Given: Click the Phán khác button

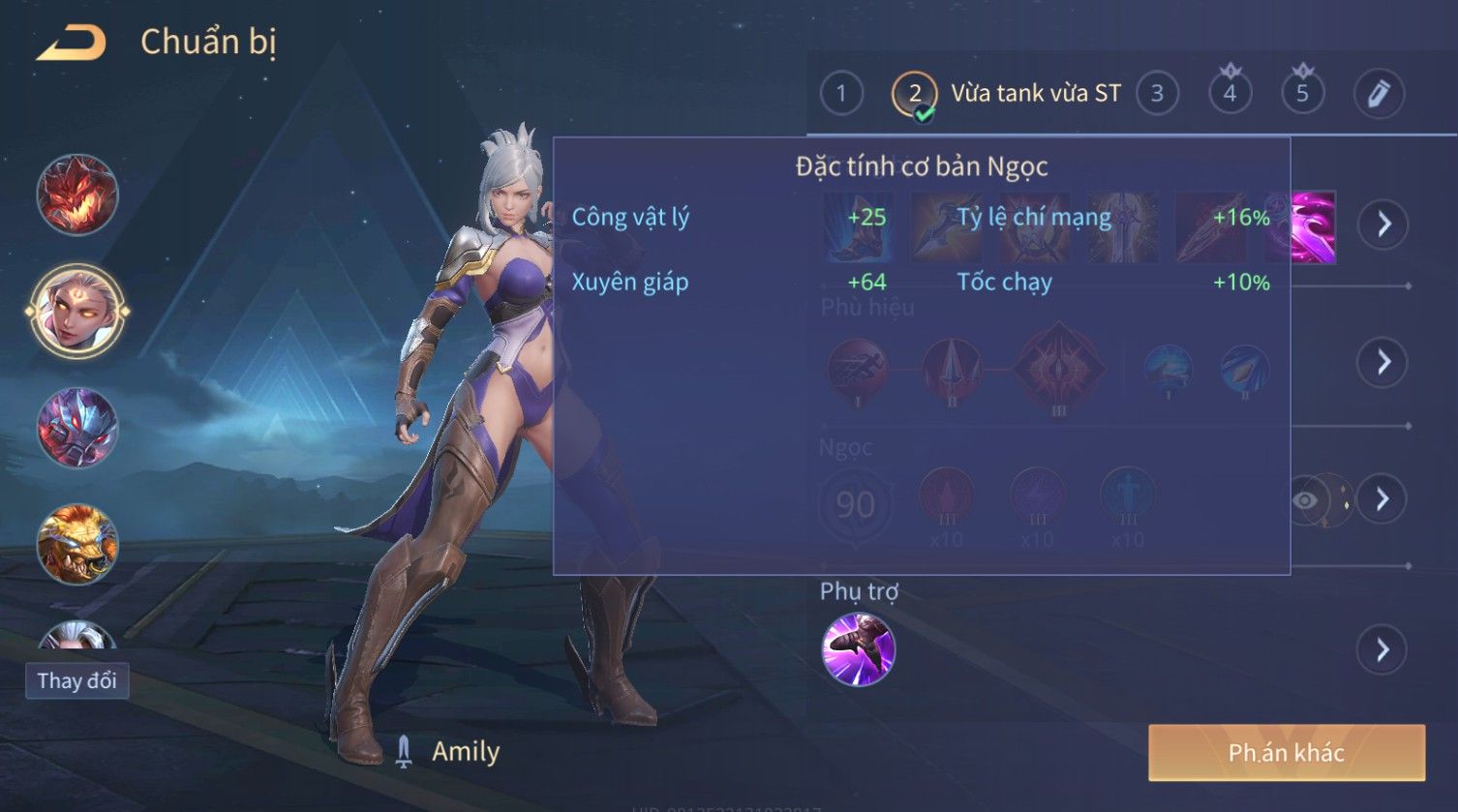Looking at the screenshot, I should [x=1286, y=753].
